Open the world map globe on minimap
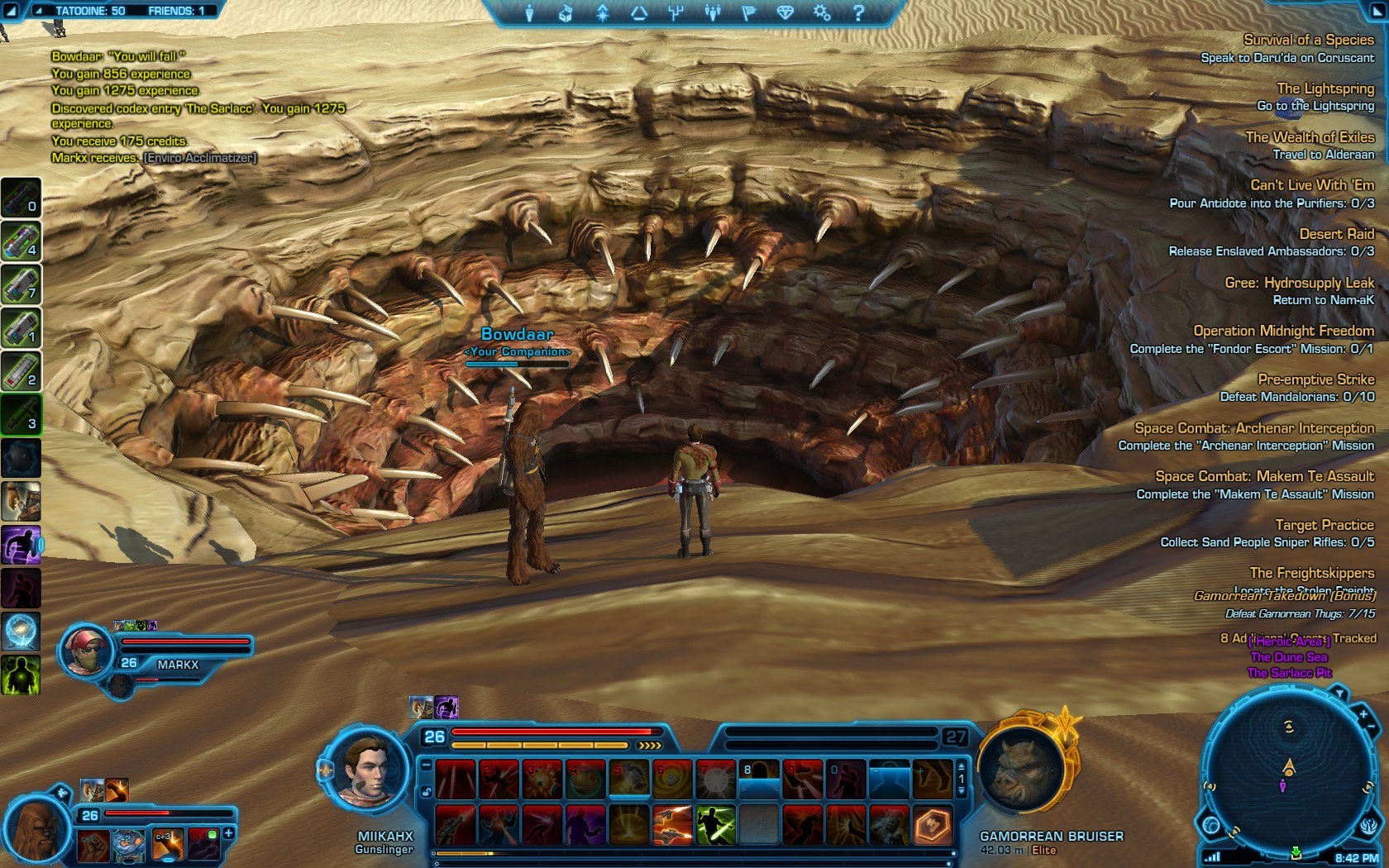The height and width of the screenshot is (868, 1389). click(x=1210, y=824)
